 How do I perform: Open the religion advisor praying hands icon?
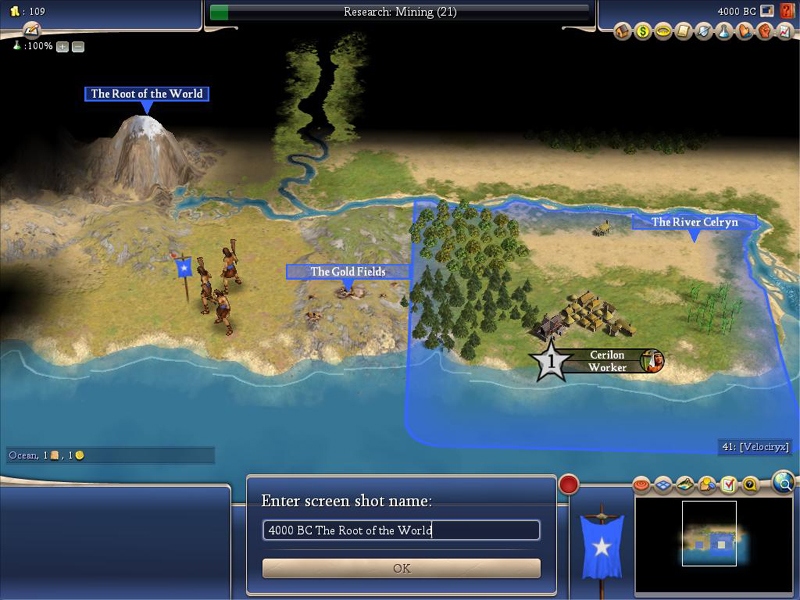tap(744, 32)
